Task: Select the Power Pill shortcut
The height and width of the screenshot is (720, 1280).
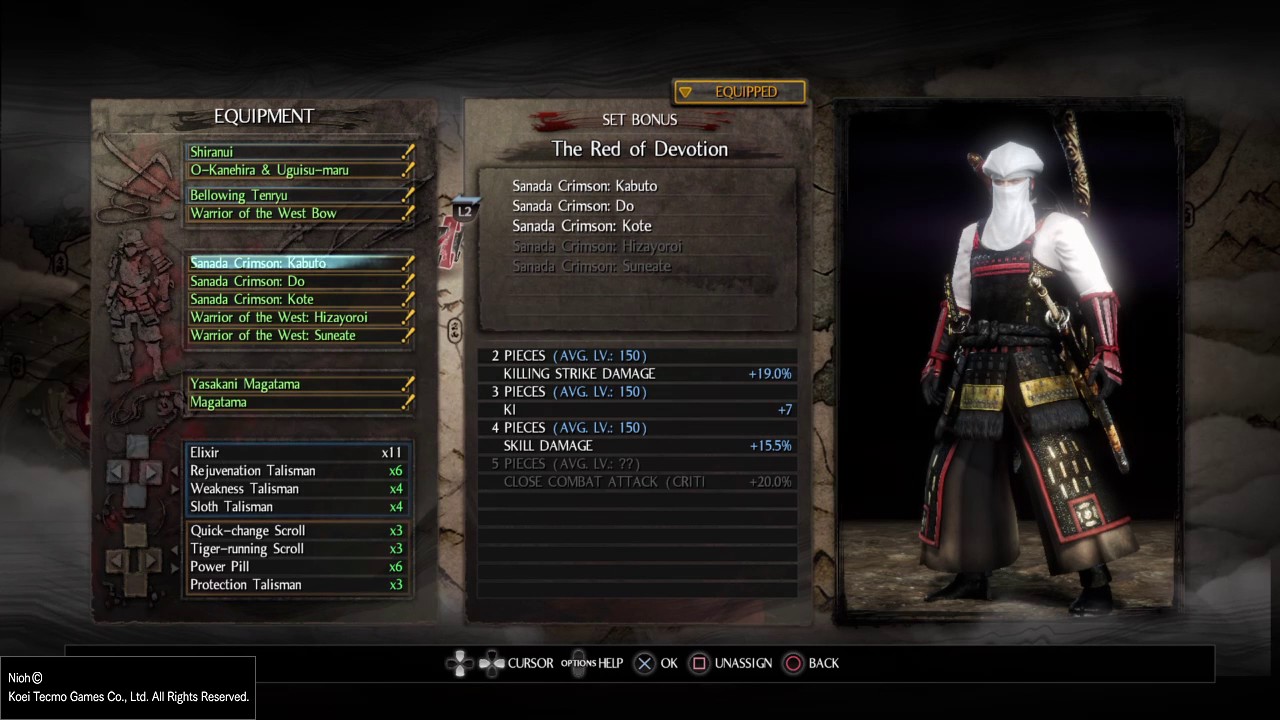Action: (296, 567)
